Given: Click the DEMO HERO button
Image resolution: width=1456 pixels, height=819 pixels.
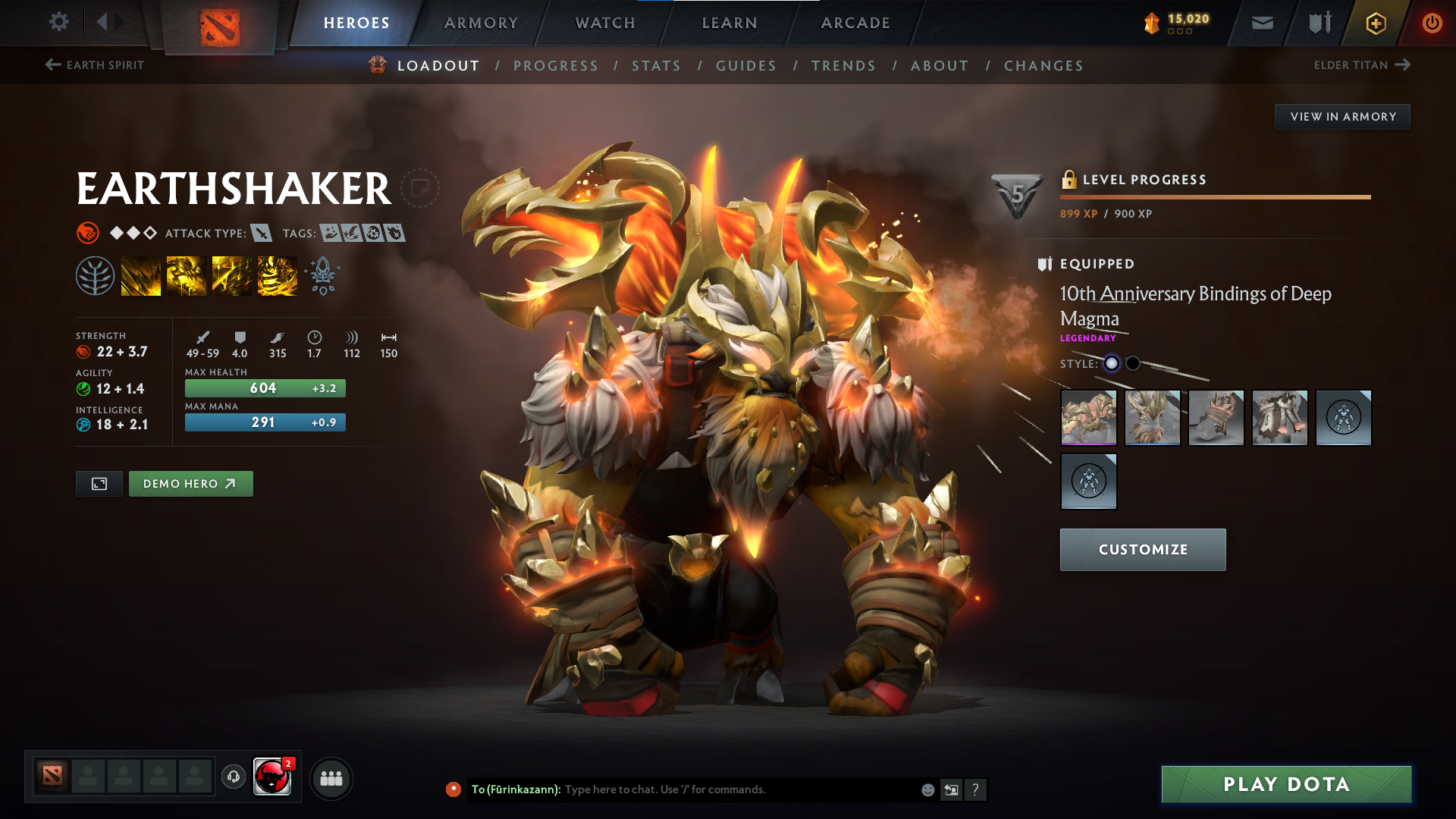Looking at the screenshot, I should pyautogui.click(x=190, y=483).
